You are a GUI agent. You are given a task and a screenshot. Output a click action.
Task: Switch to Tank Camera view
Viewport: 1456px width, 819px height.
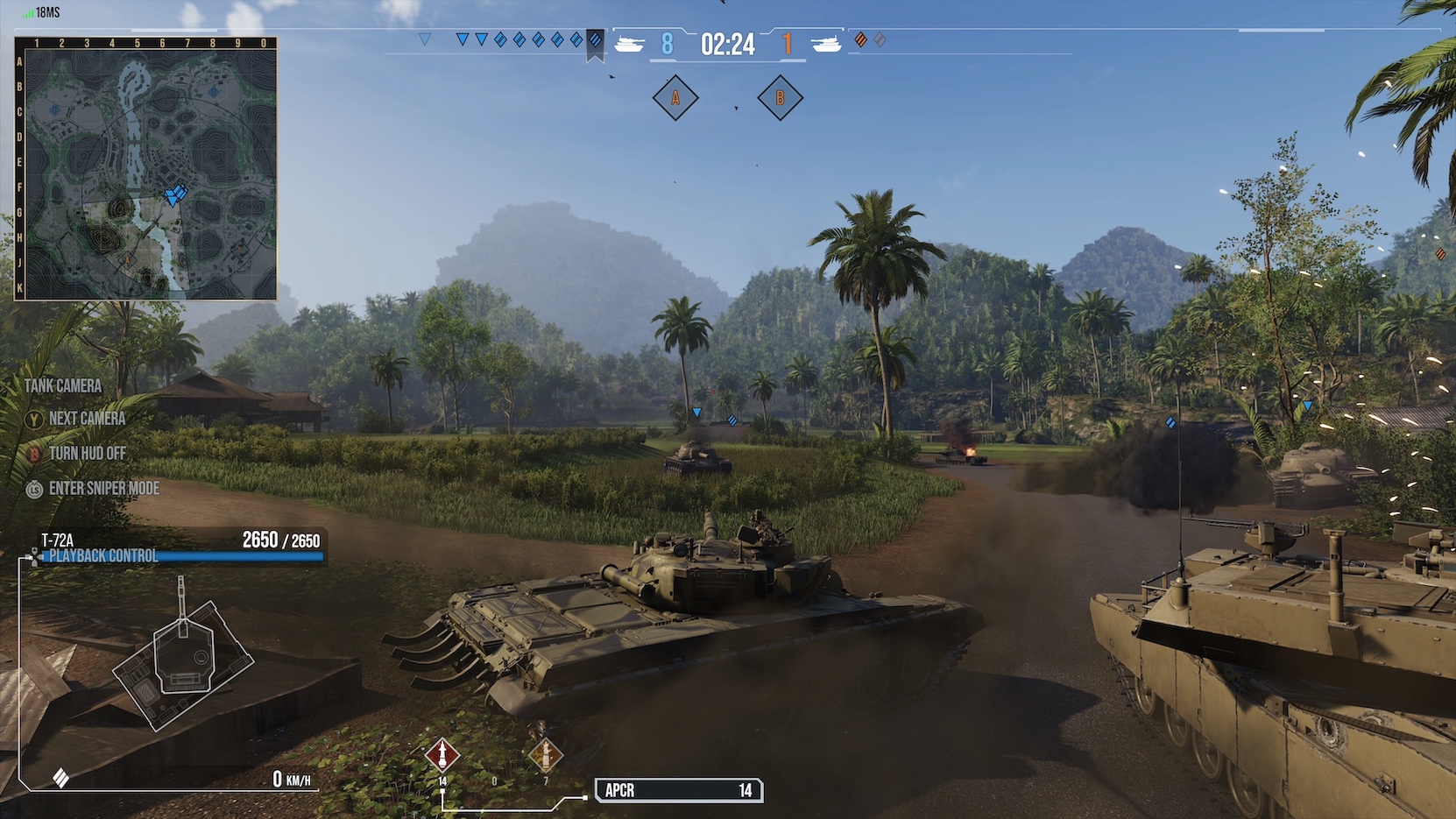point(65,385)
